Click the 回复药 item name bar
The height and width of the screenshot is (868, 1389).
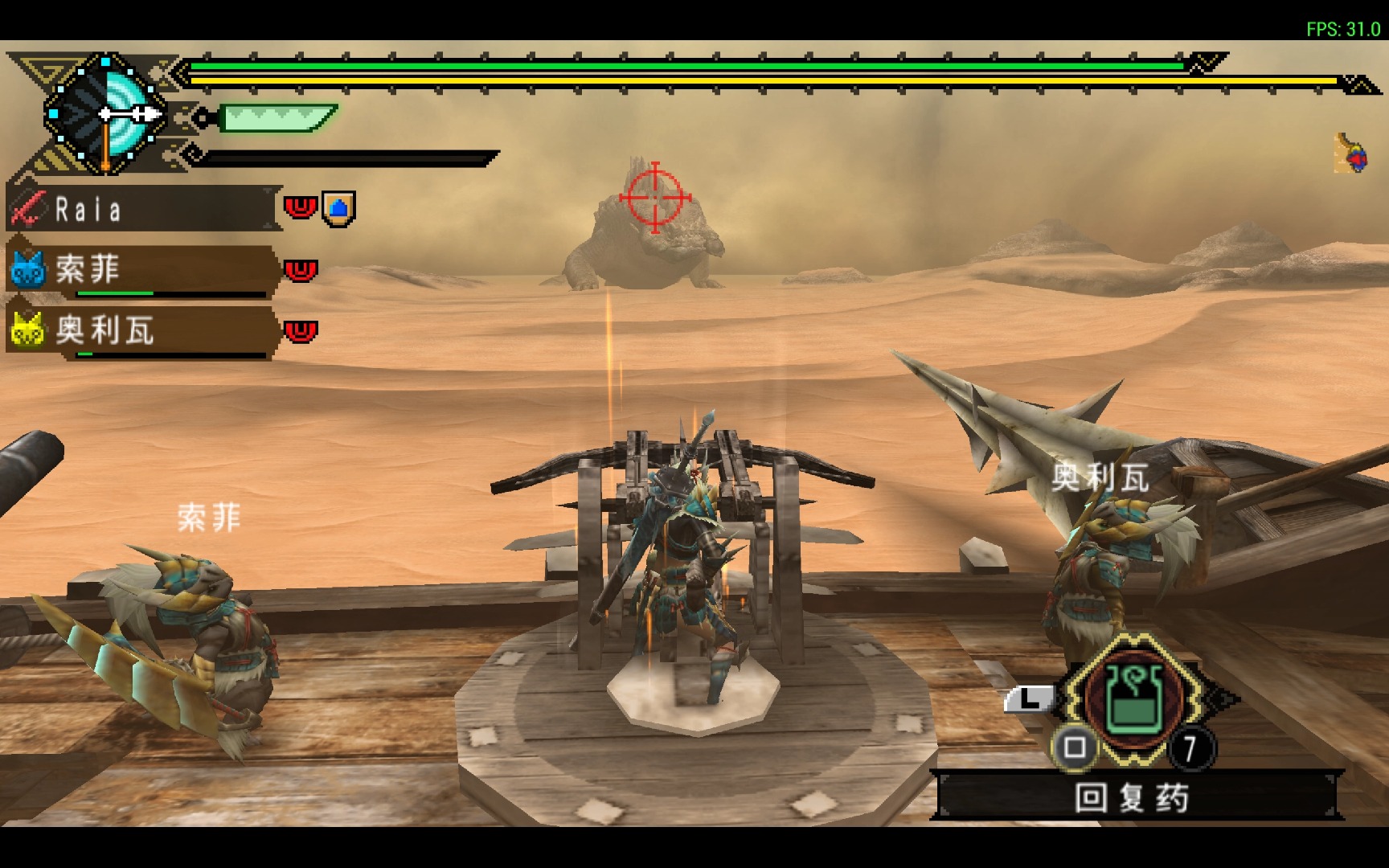(x=1133, y=797)
